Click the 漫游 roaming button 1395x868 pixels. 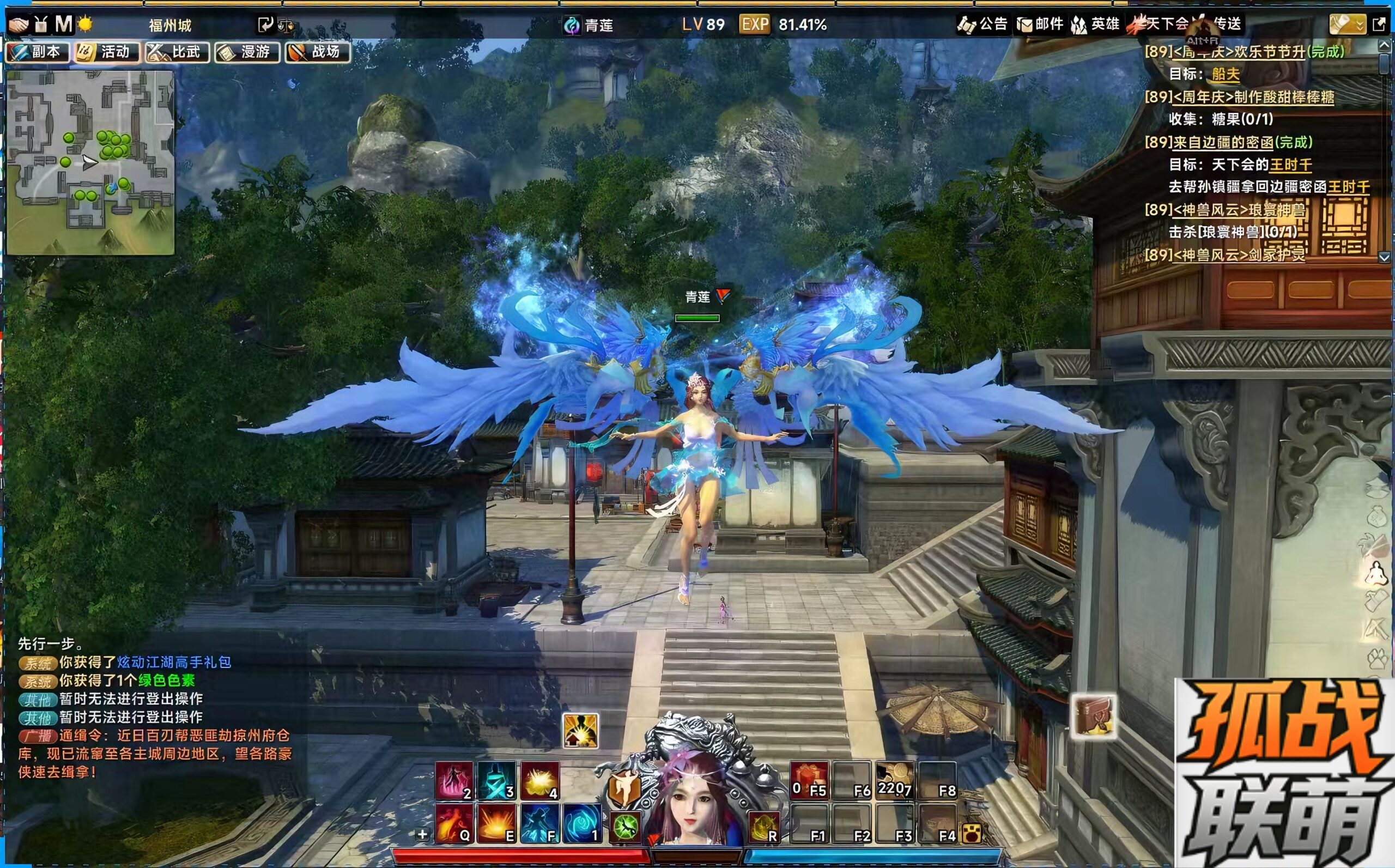(247, 52)
